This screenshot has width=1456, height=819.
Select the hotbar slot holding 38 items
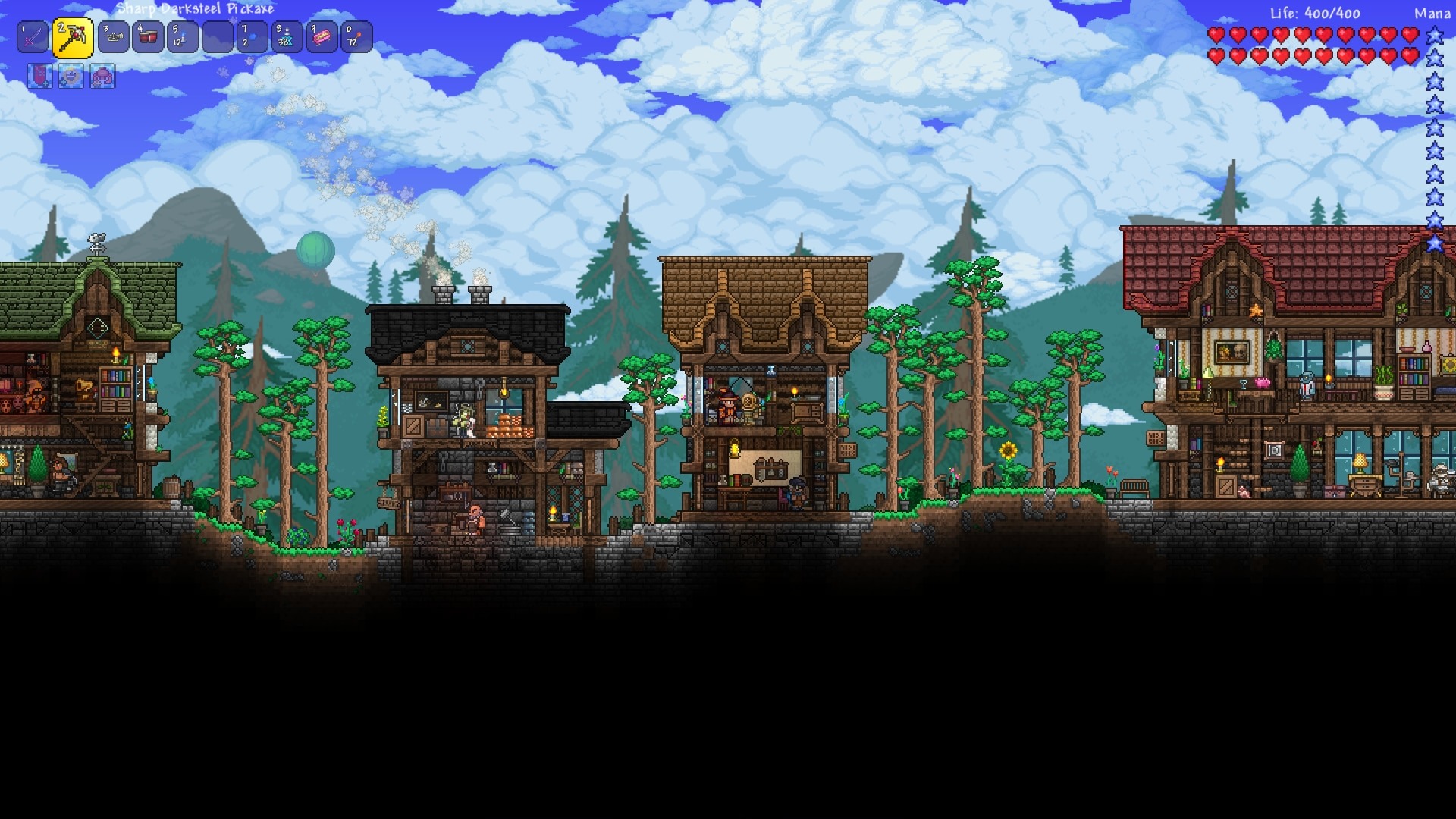287,37
